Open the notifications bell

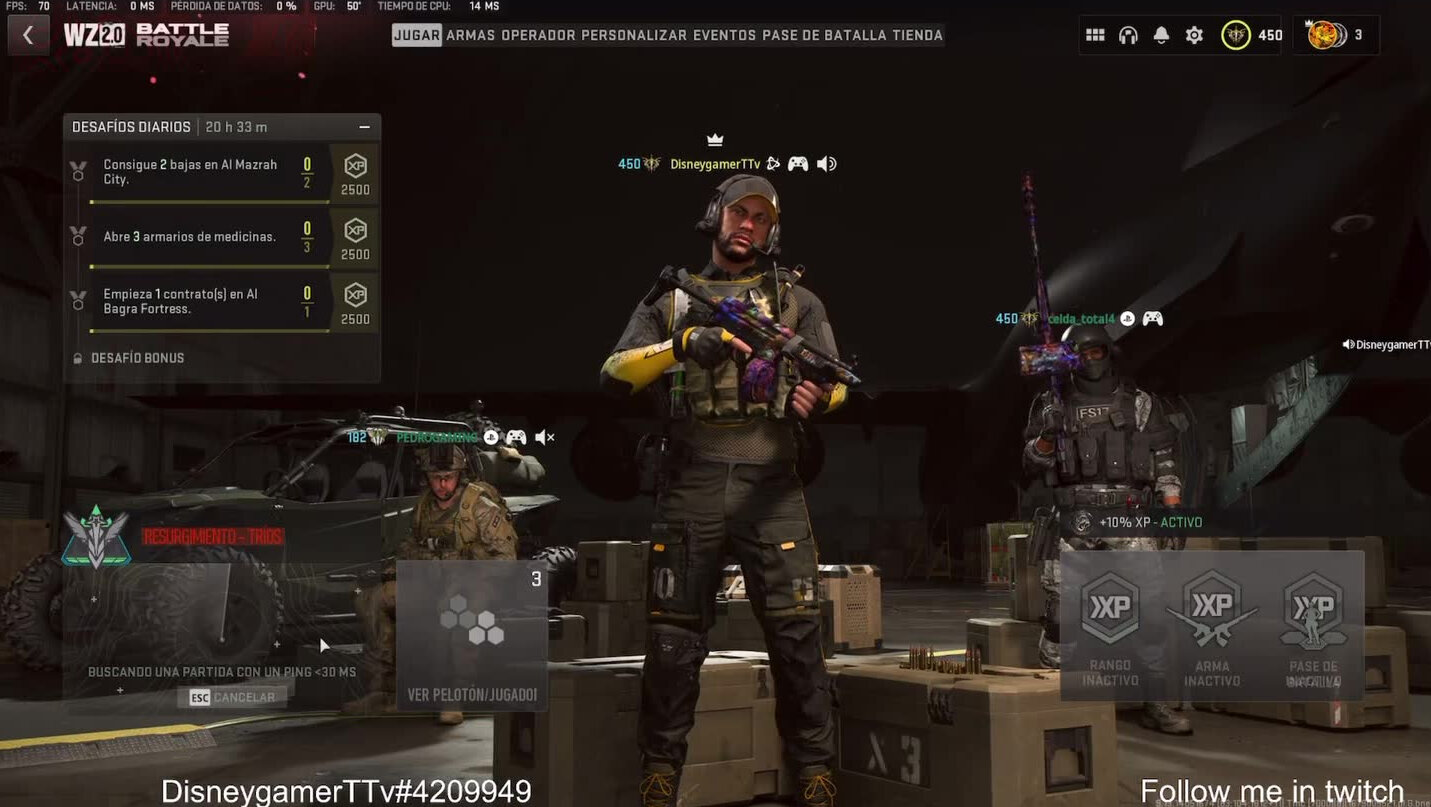point(1161,35)
